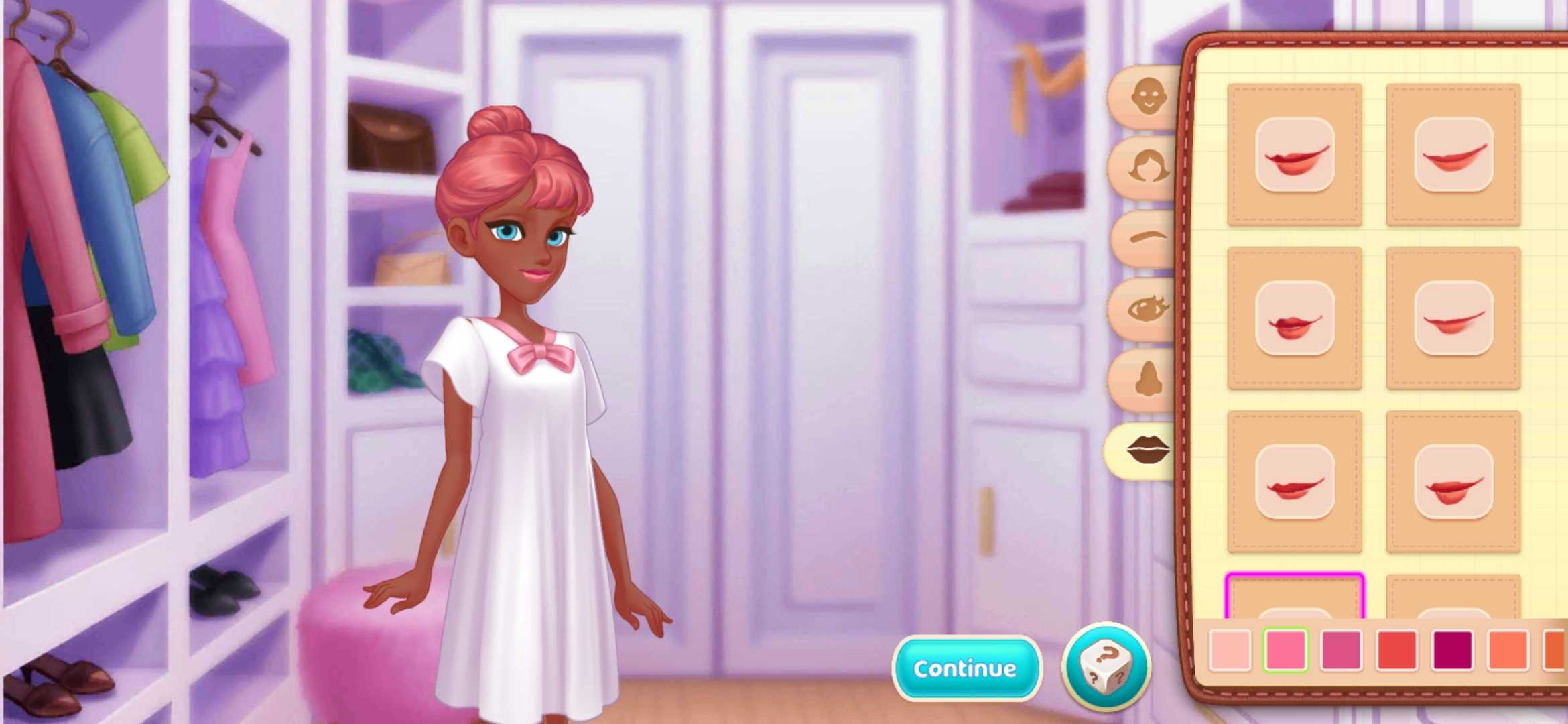Screen dimensions: 1568x724
Task: Show the eye options tab
Action: point(1148,309)
